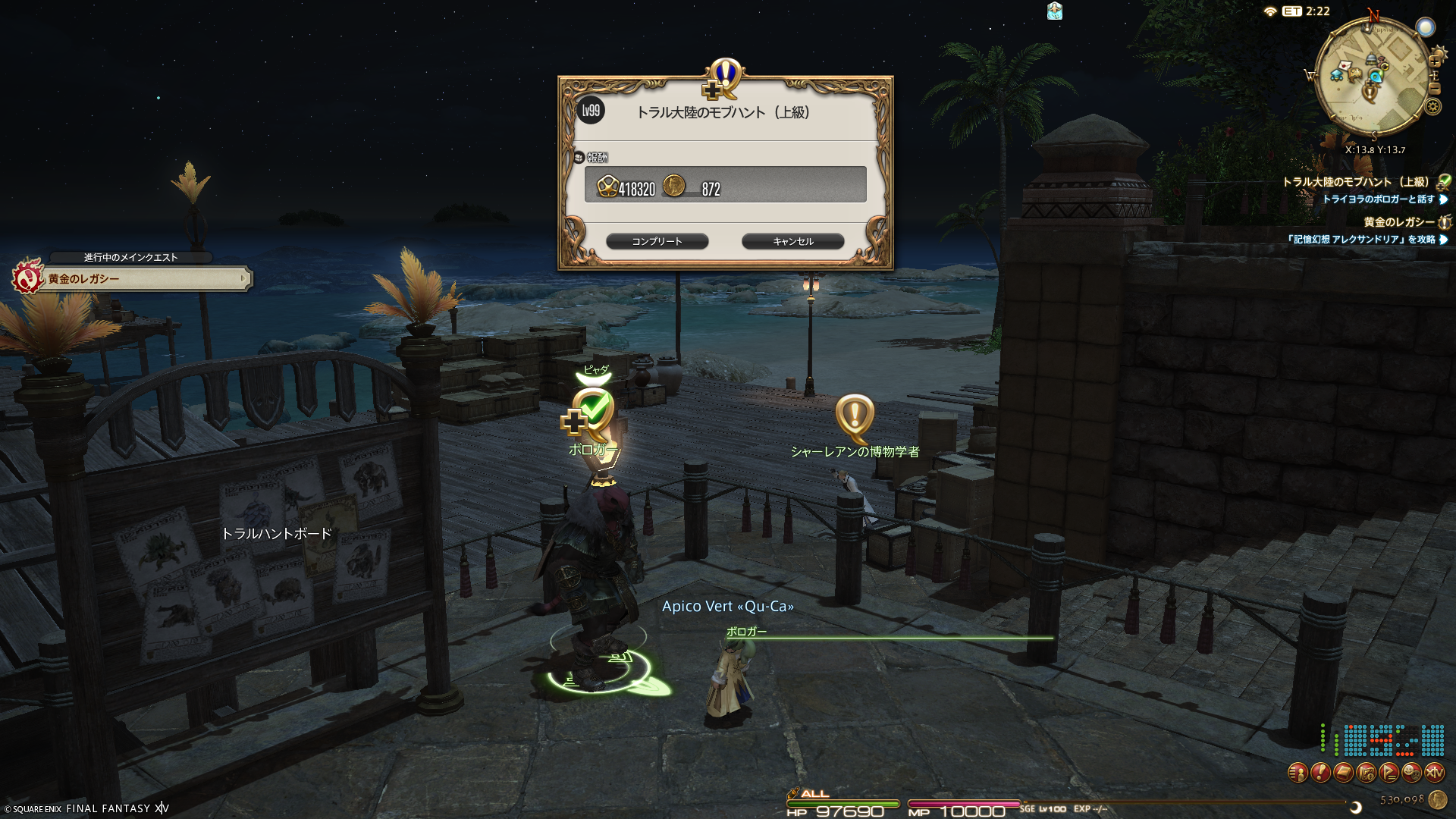Open the Party menu with the flag icon
Image resolution: width=1456 pixels, height=819 pixels.
[x=1389, y=773]
